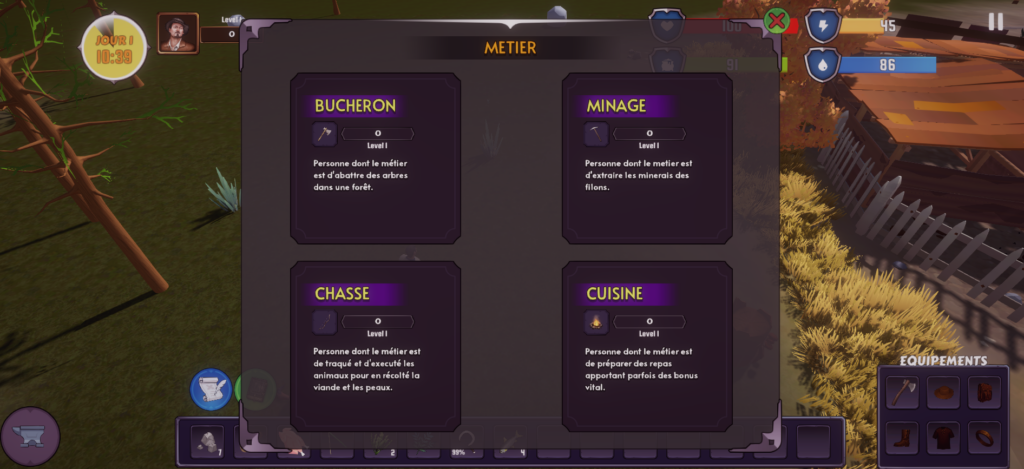The image size is (1024, 469).
Task: Select the black t-shirt equipment slot
Action: pyautogui.click(x=943, y=437)
